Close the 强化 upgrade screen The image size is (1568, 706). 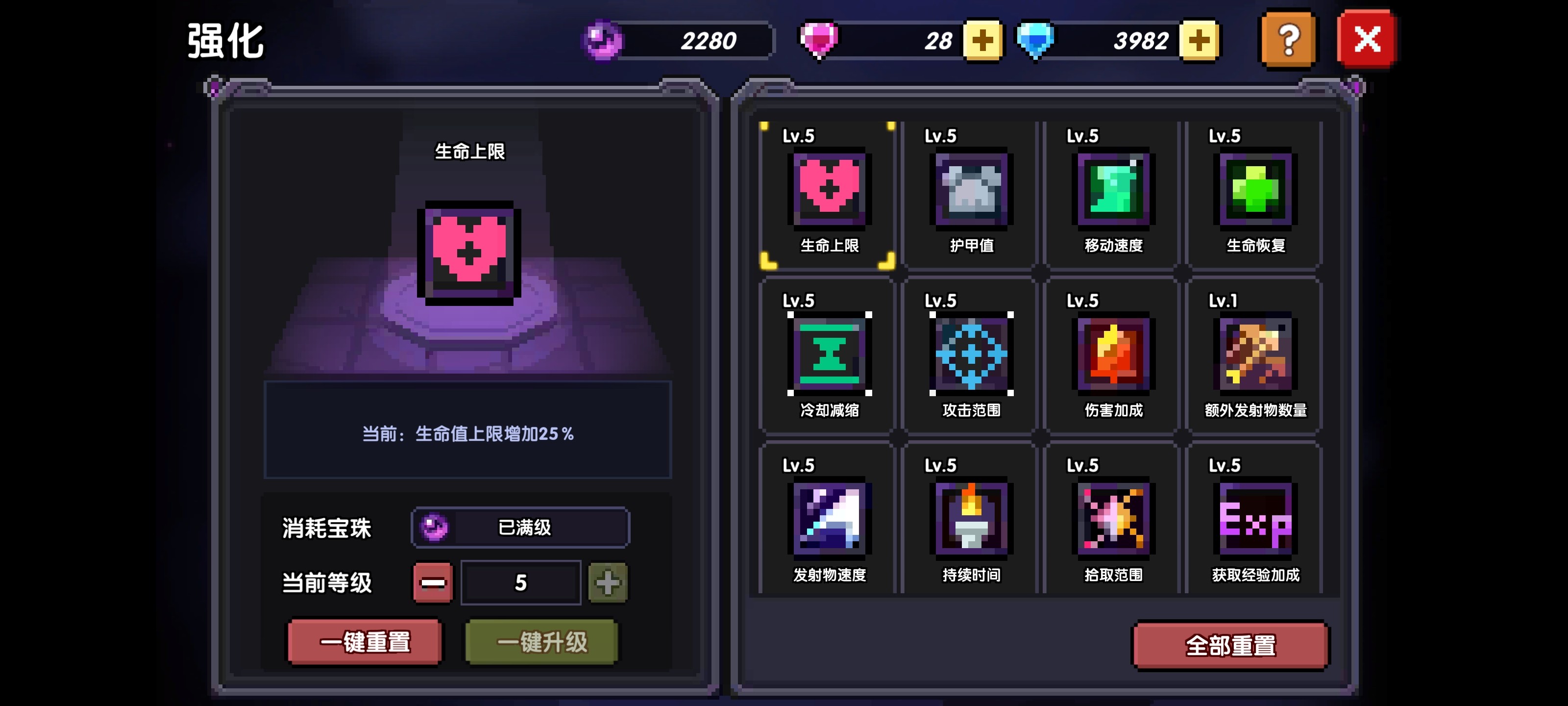tap(1366, 40)
